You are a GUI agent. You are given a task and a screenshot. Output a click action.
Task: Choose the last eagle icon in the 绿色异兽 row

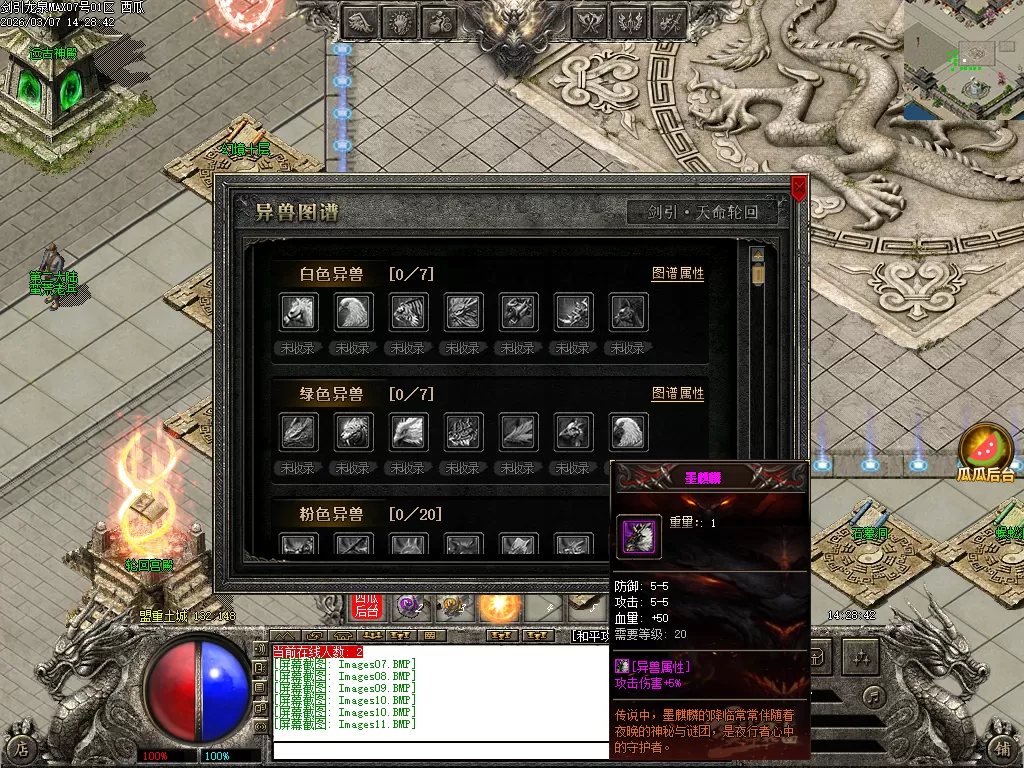(629, 432)
